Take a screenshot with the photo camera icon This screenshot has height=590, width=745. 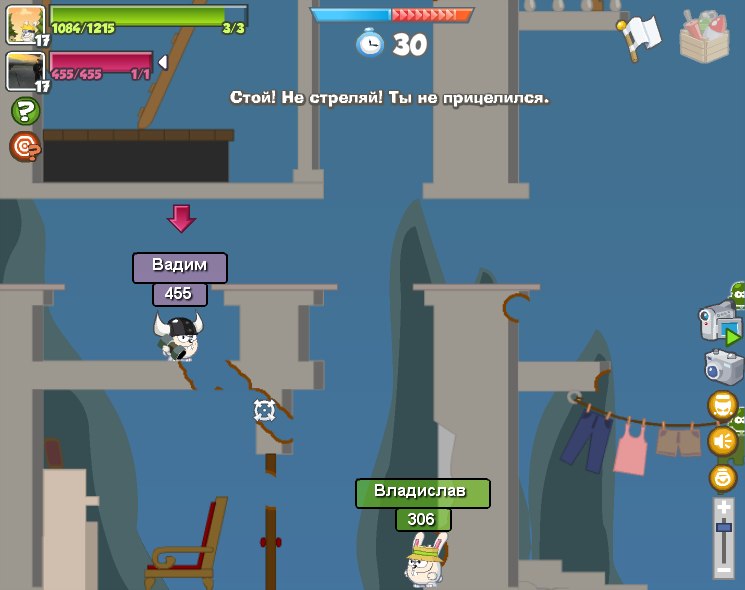tap(722, 367)
